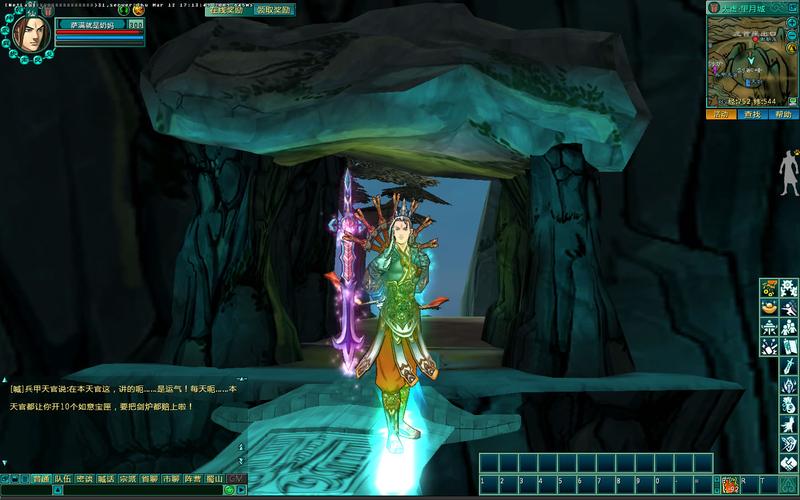Open the 活动 events button under the minimap

tap(721, 115)
